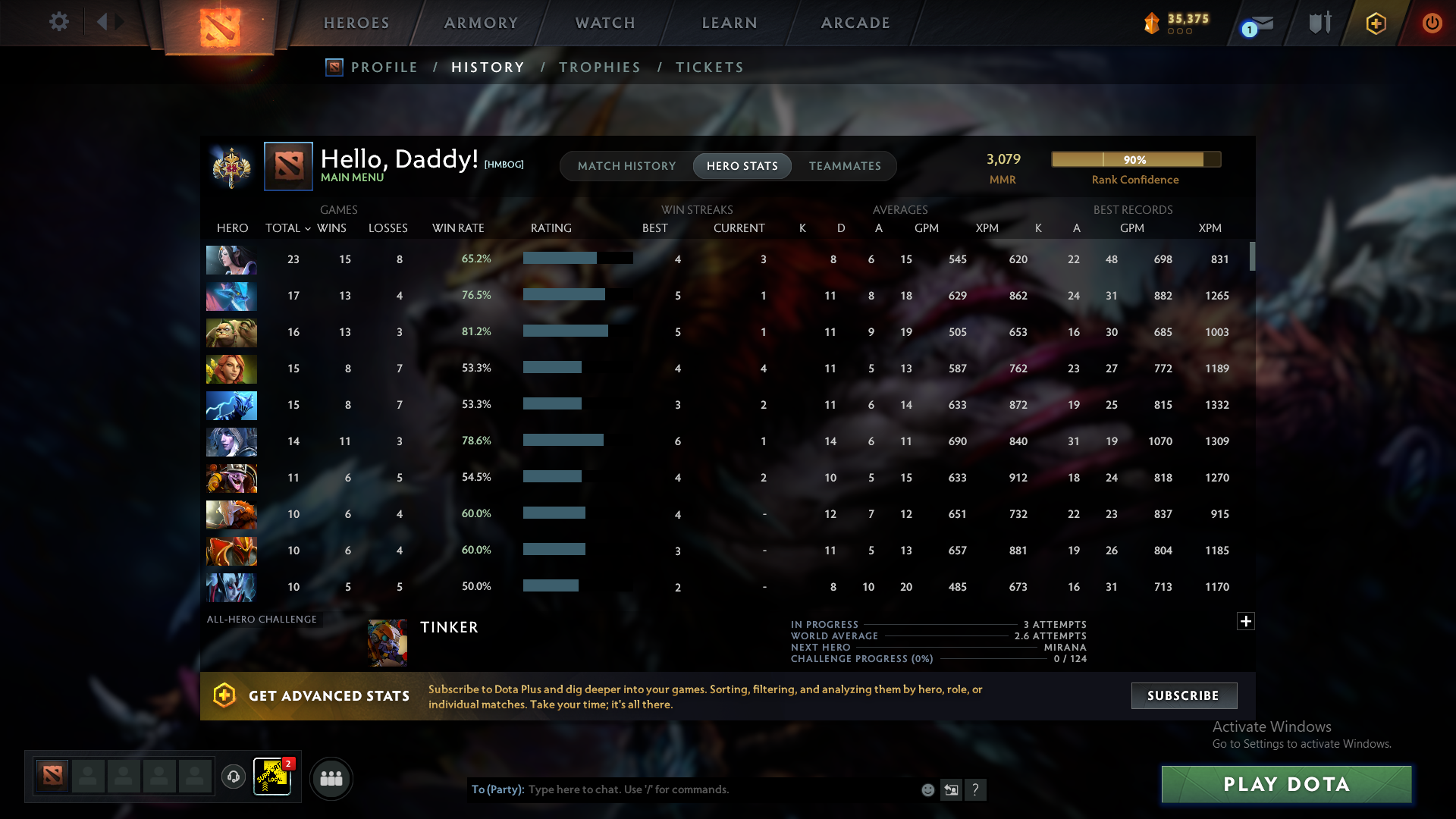Screen dimensions: 1456x819
Task: Select the Mirana hero row thumbnail
Action: pos(231,259)
